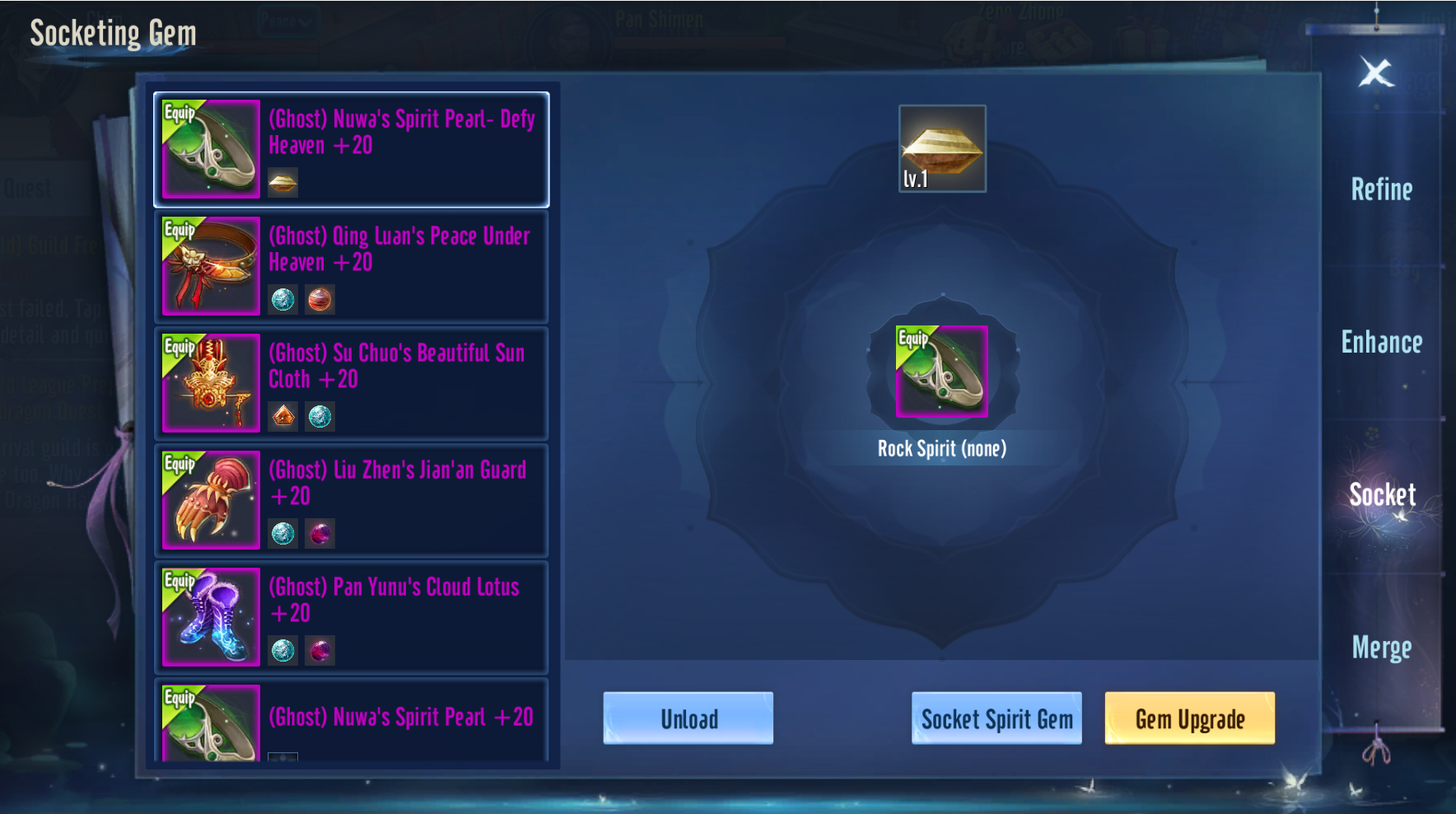Select Su Chuo's Beautiful Sun Cloth

(352, 383)
